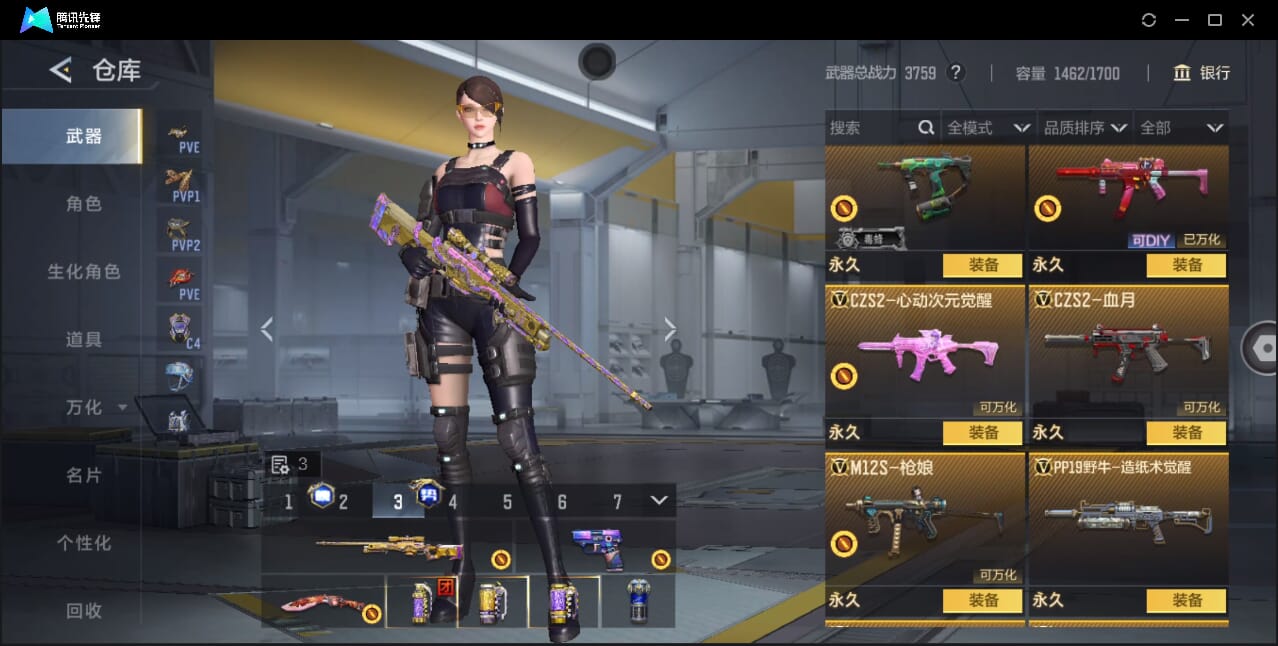Select the PP19野牛-造纸术觉醒 weapon card
The height and width of the screenshot is (646, 1278).
1128,520
